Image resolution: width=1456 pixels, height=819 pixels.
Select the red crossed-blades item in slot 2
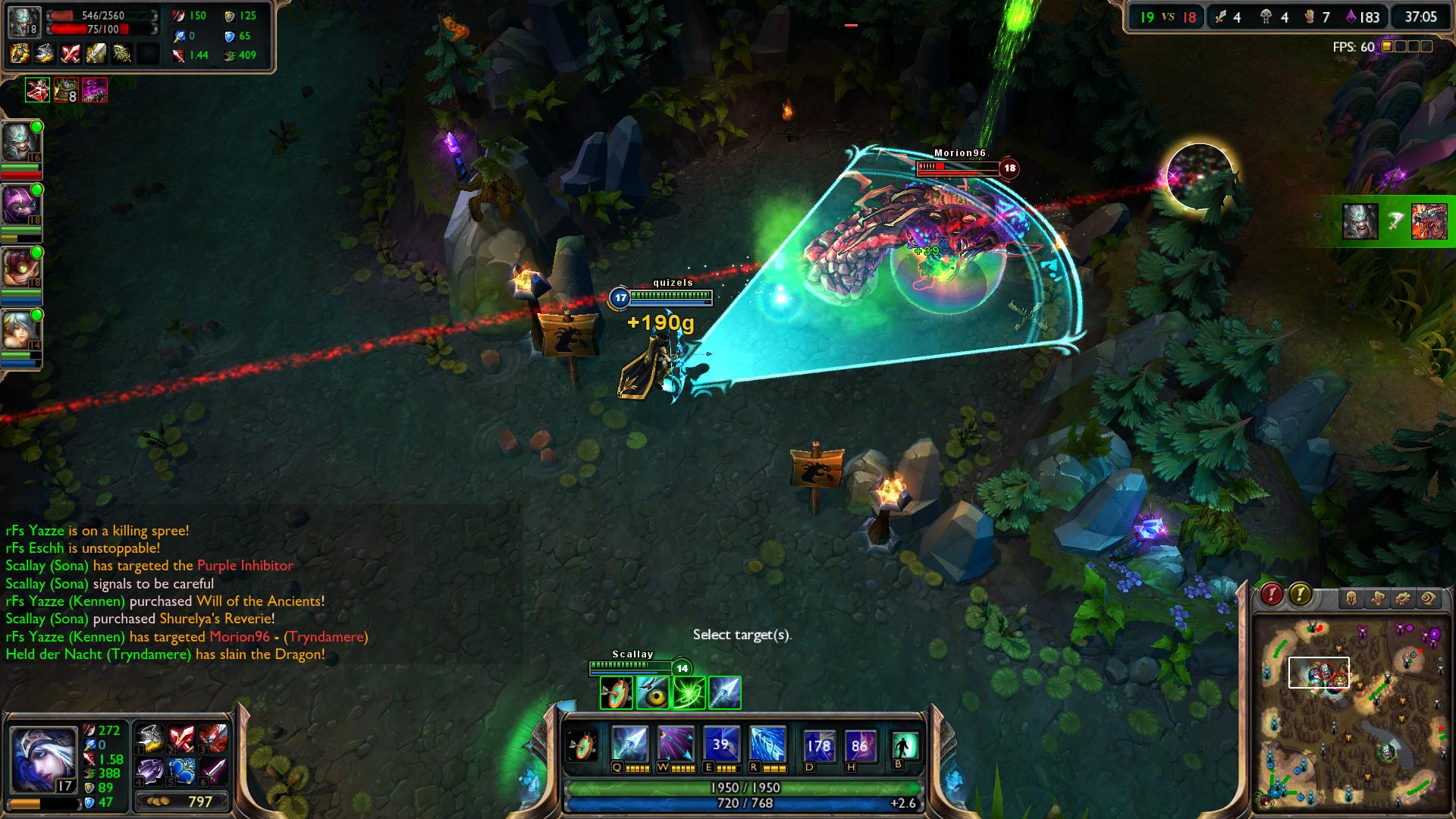(x=182, y=739)
